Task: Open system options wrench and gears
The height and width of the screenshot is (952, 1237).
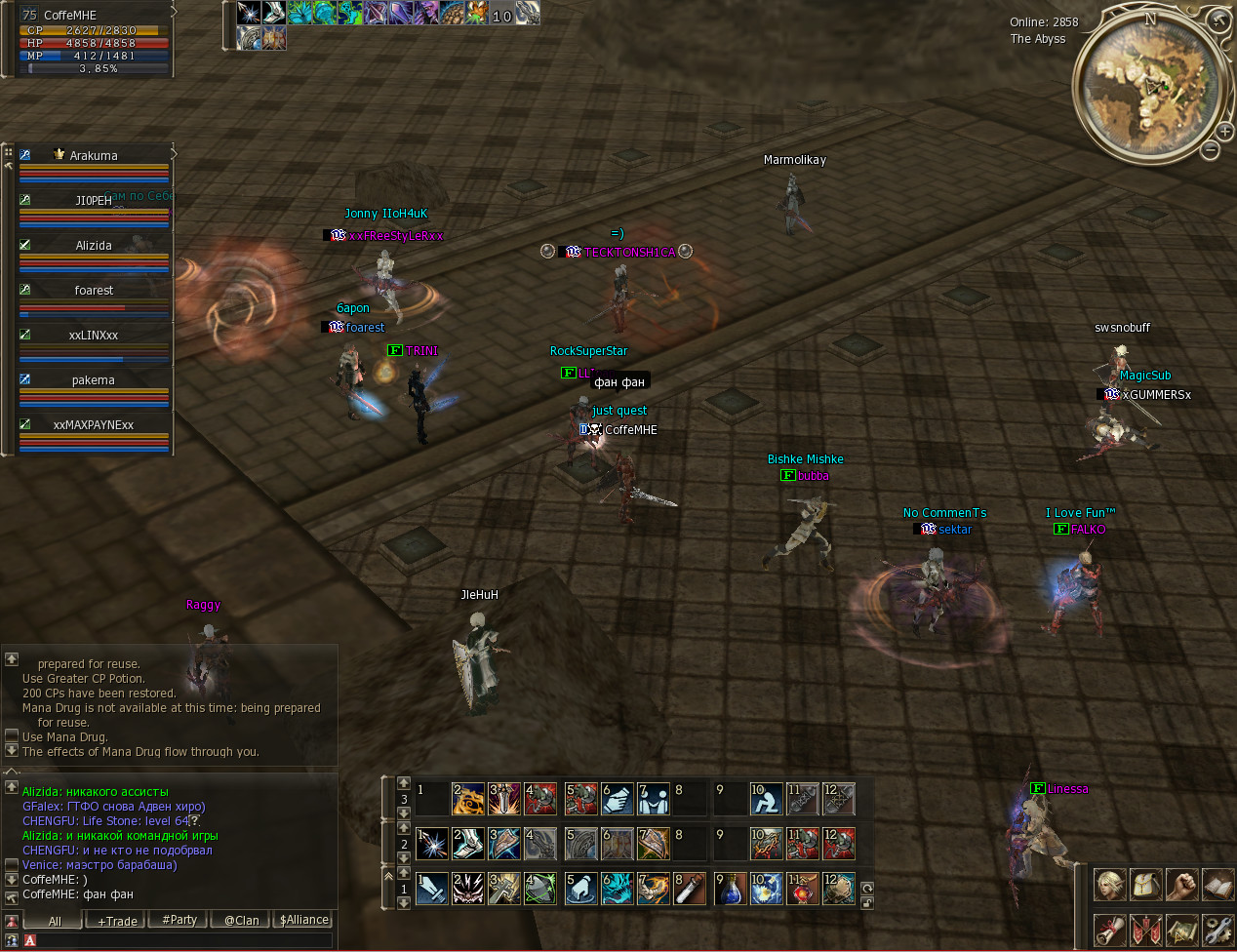Action: (x=1217, y=930)
